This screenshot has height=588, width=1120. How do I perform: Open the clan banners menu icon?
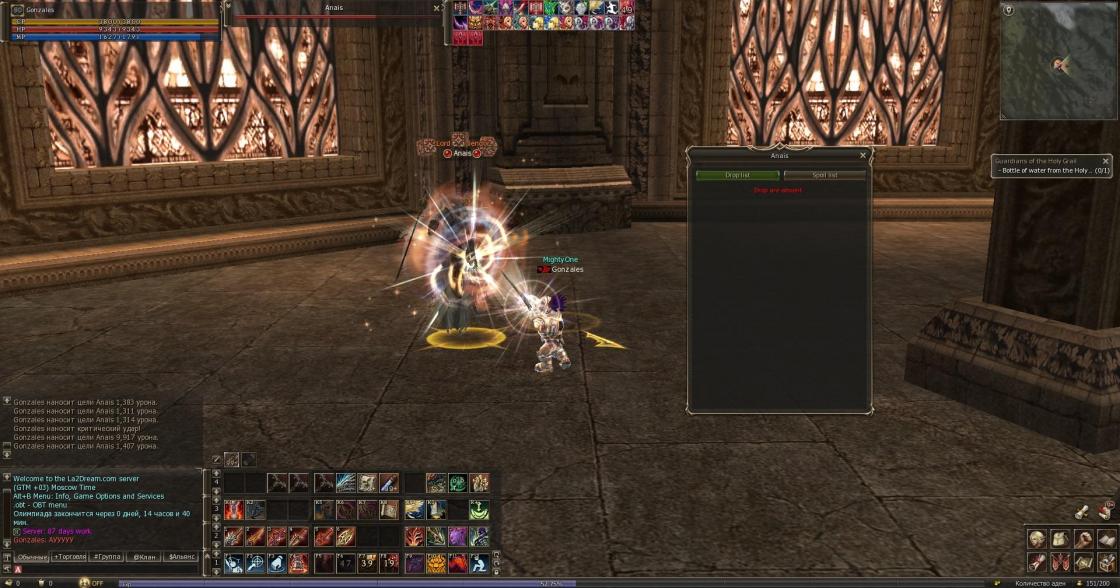coord(1060,561)
